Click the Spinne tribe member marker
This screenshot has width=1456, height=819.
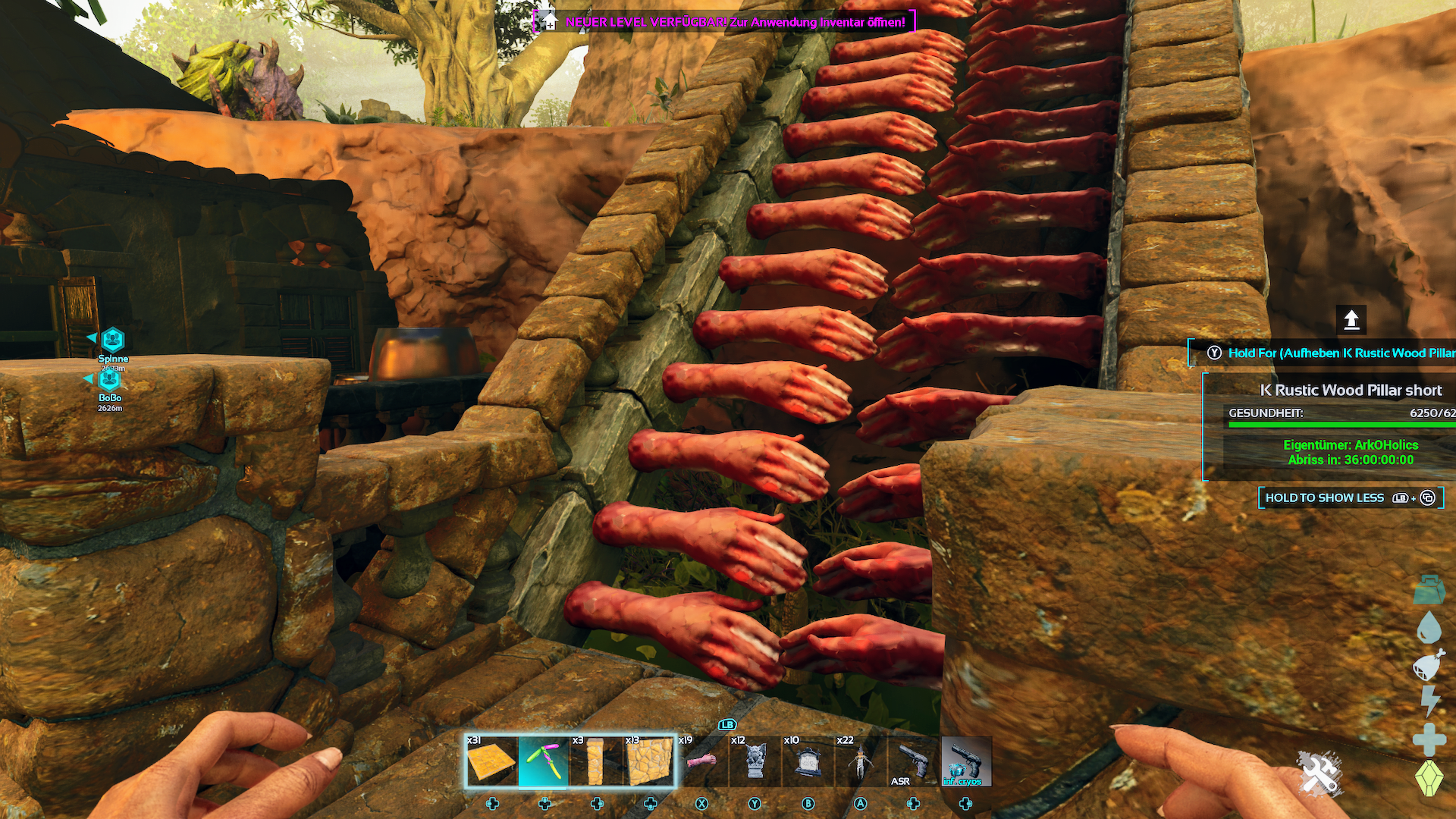(x=113, y=340)
